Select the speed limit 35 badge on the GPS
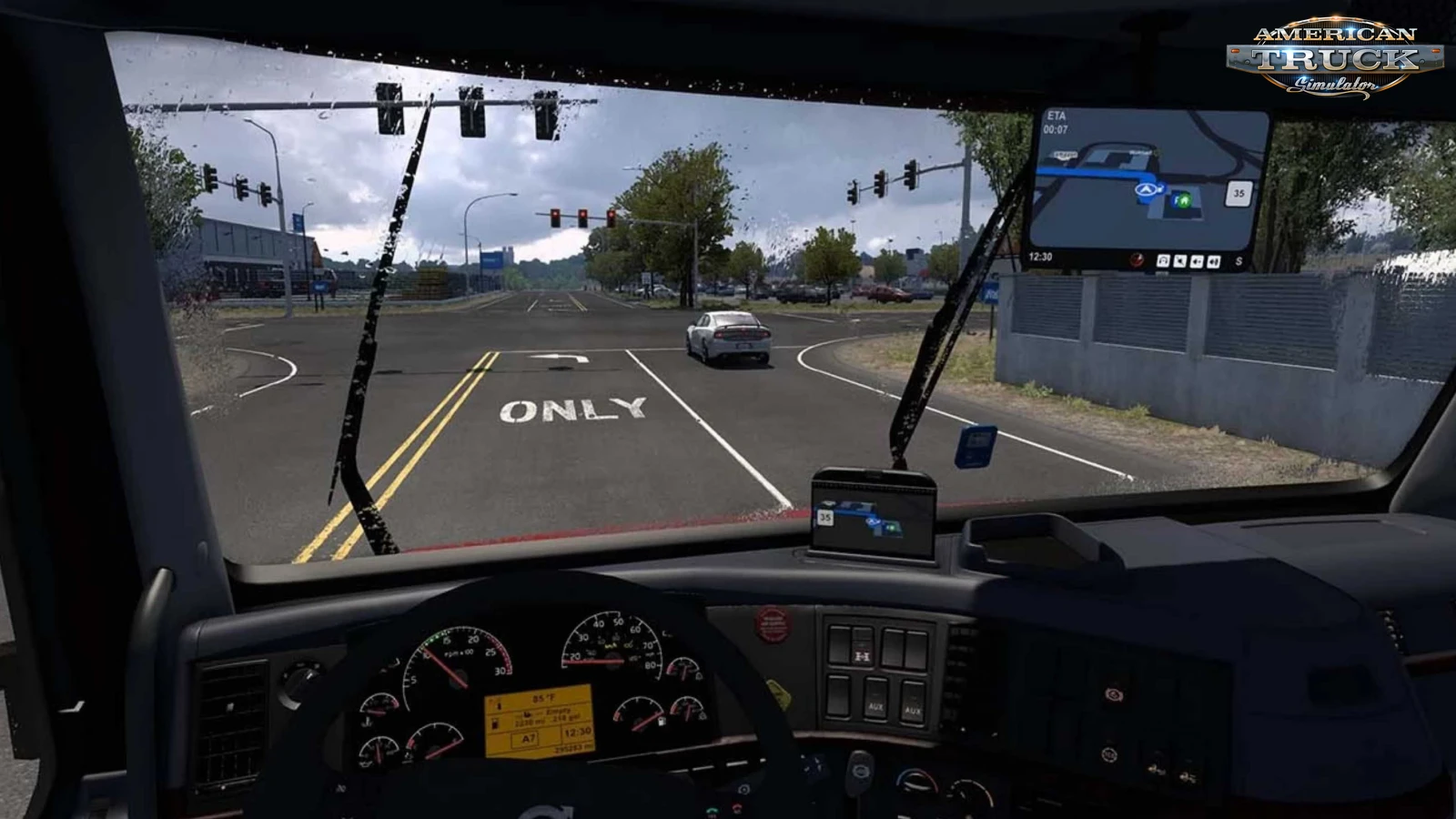 (1236, 194)
